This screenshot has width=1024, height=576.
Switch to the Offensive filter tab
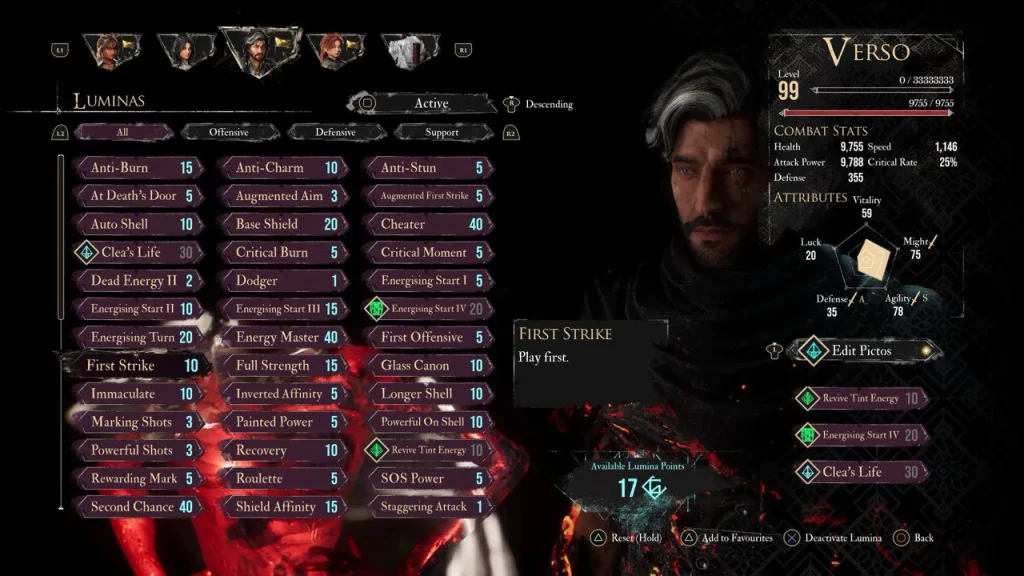point(229,132)
